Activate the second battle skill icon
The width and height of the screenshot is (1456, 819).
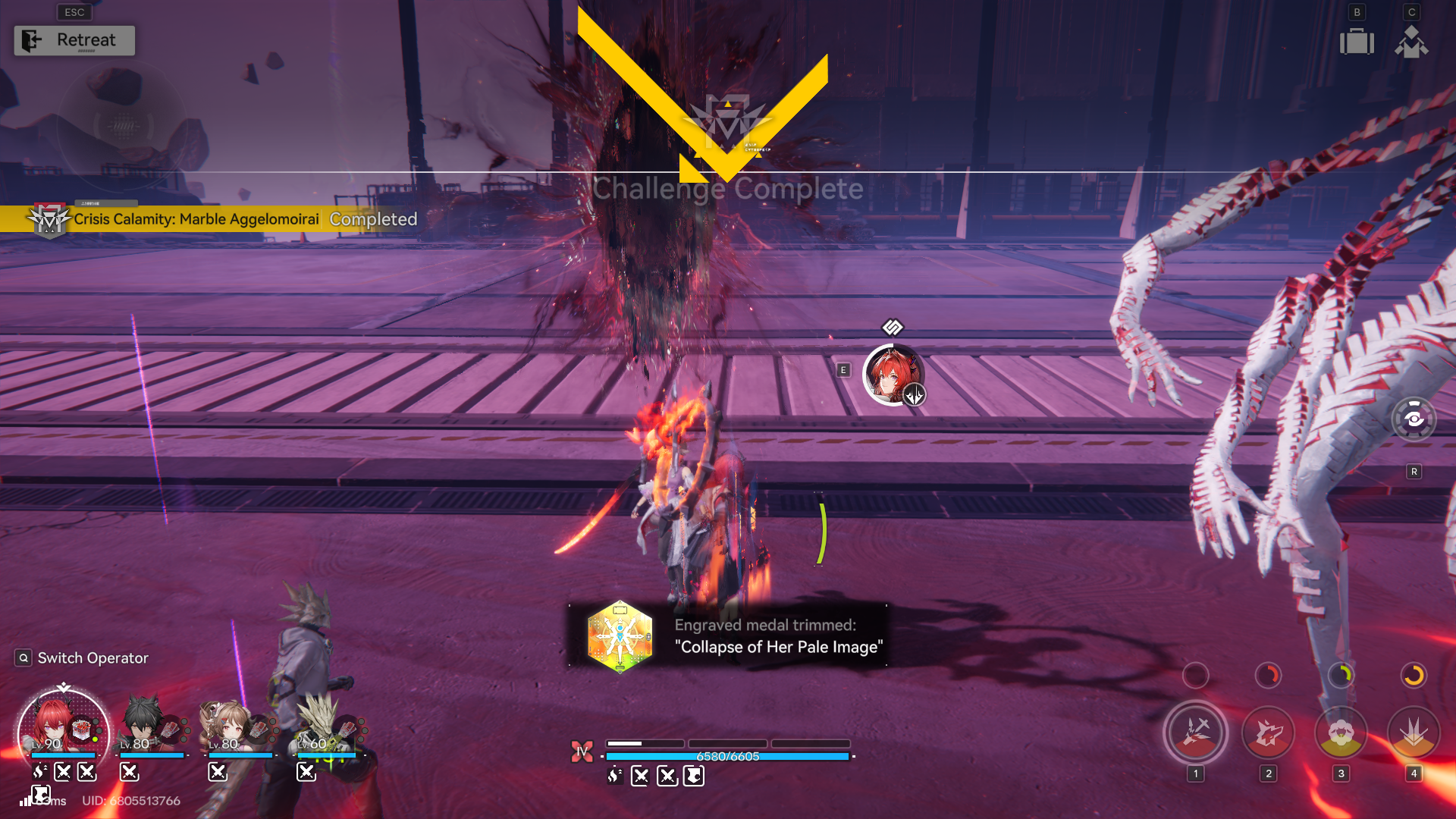click(1268, 733)
